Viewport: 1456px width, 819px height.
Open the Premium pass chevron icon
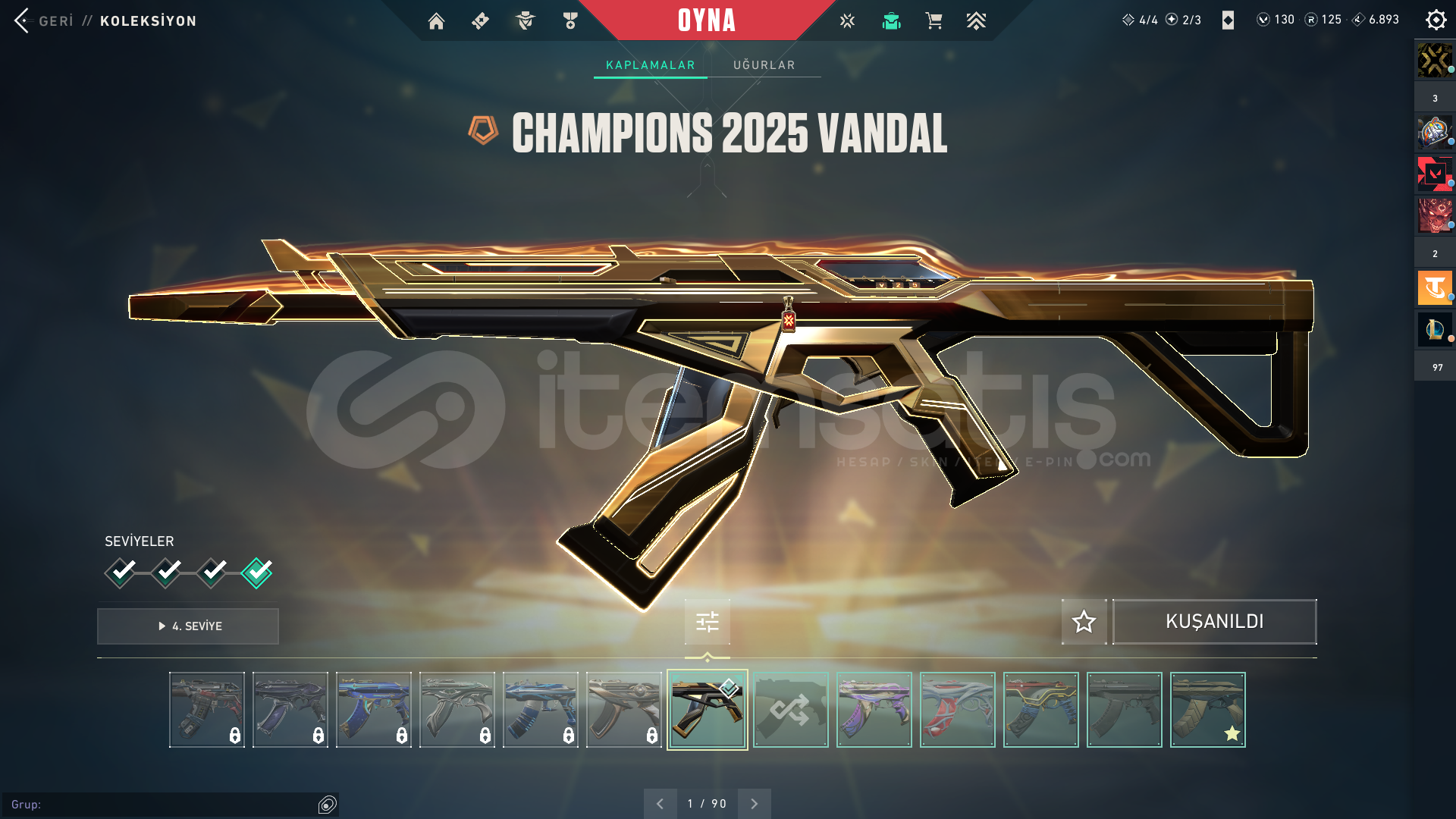[977, 20]
